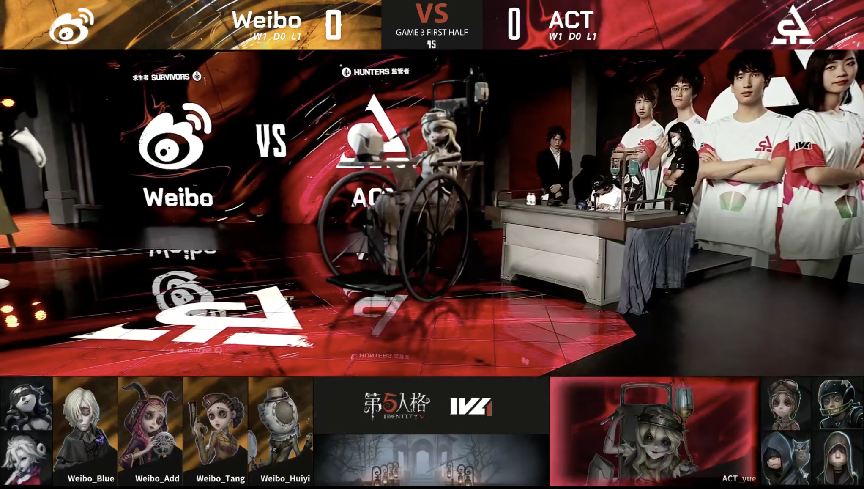Select the Weibo_Tang survivor card

coord(215,430)
